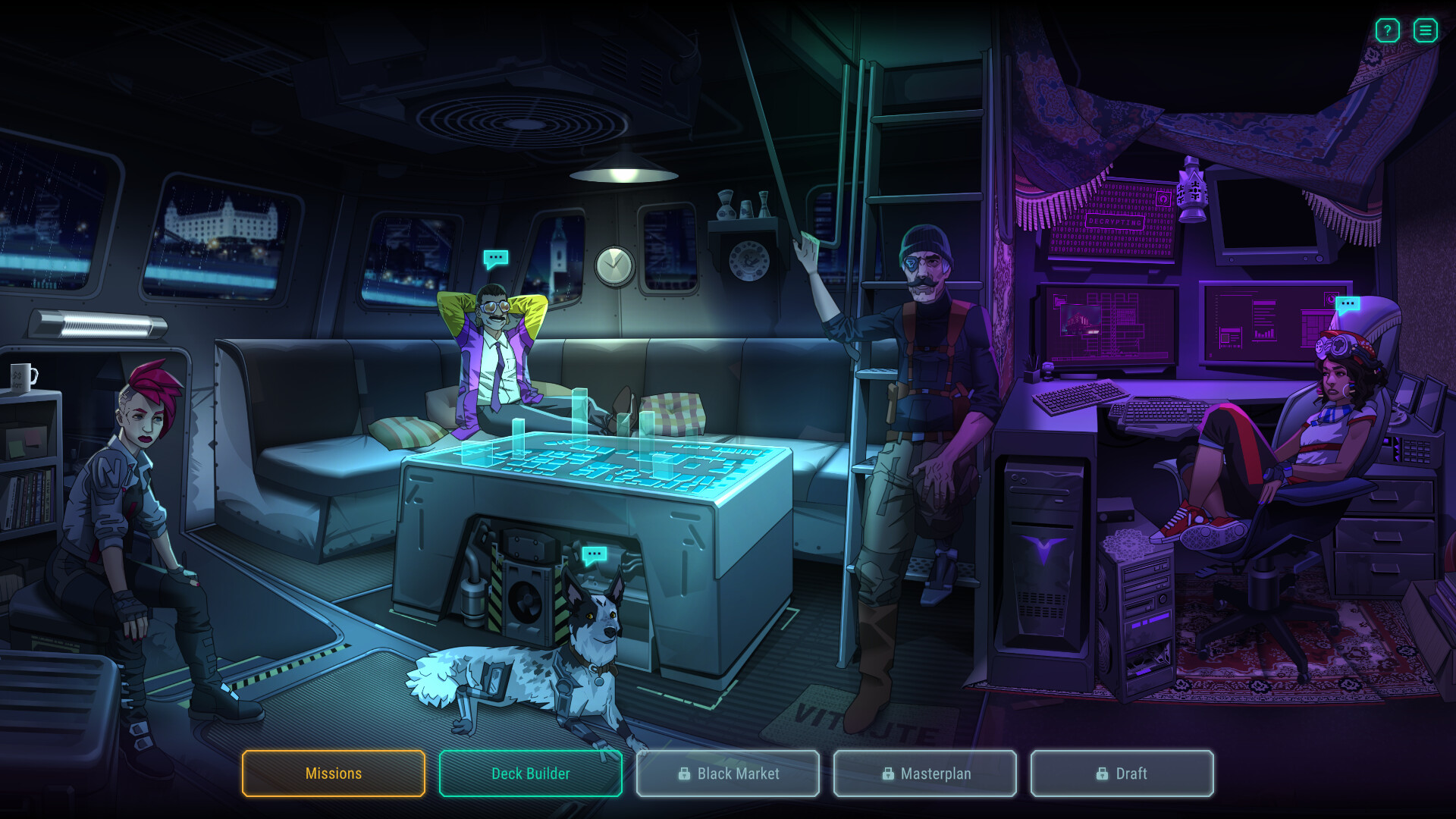
Task: Open the Missions screen
Action: click(334, 773)
